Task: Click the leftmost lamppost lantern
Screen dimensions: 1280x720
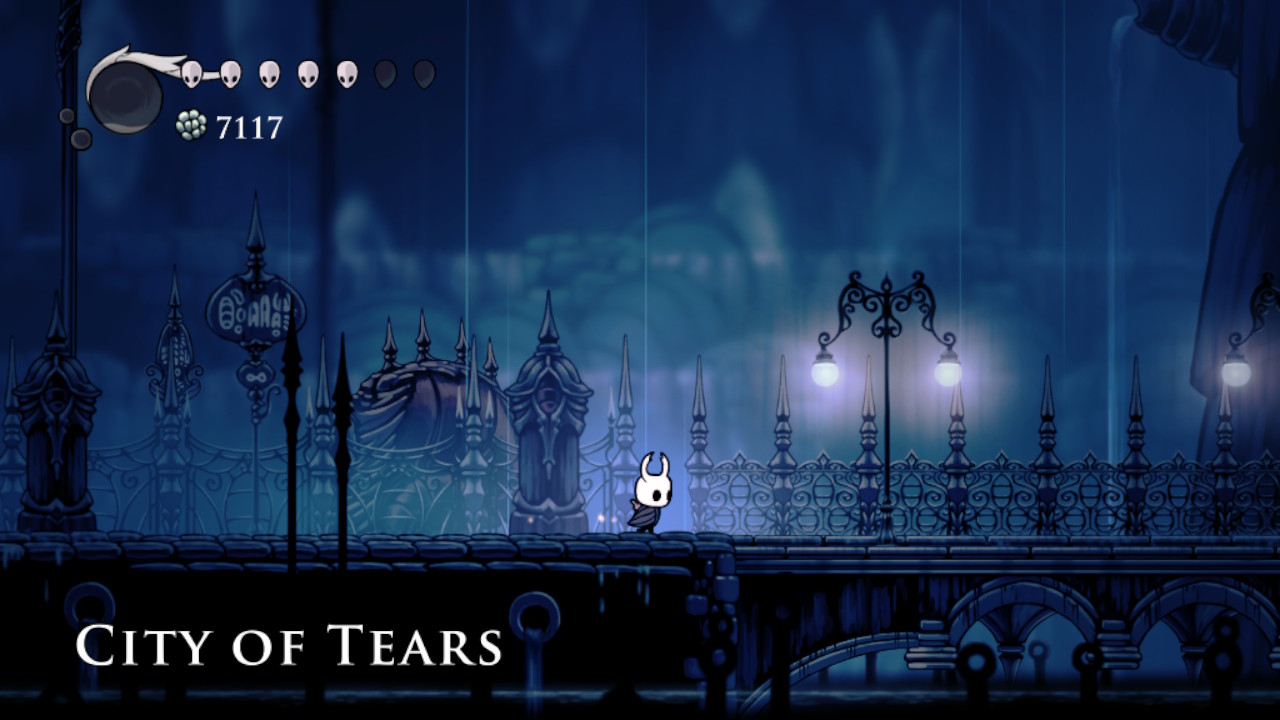Action: click(x=823, y=372)
